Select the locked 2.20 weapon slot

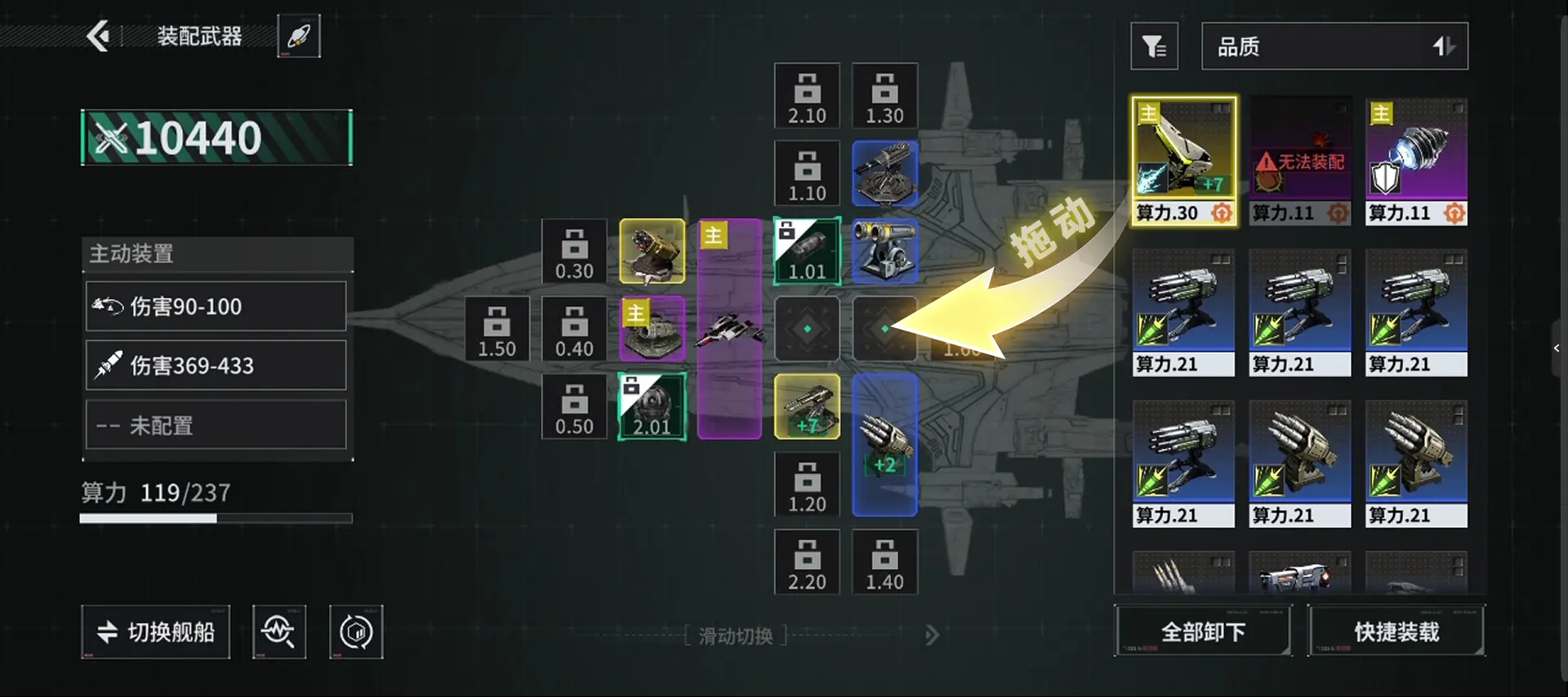(807, 562)
